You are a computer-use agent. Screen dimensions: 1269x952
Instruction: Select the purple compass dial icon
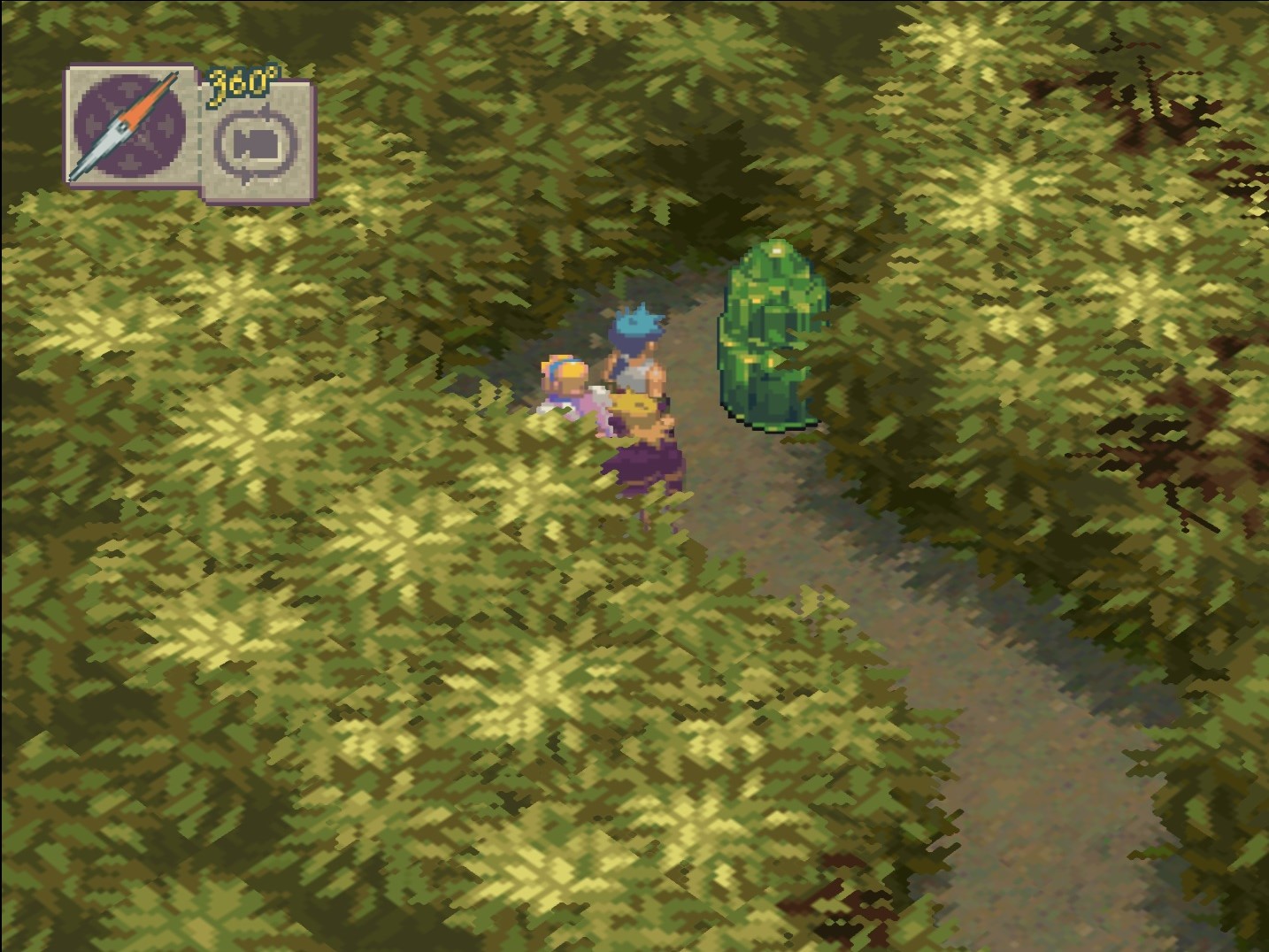(x=131, y=128)
